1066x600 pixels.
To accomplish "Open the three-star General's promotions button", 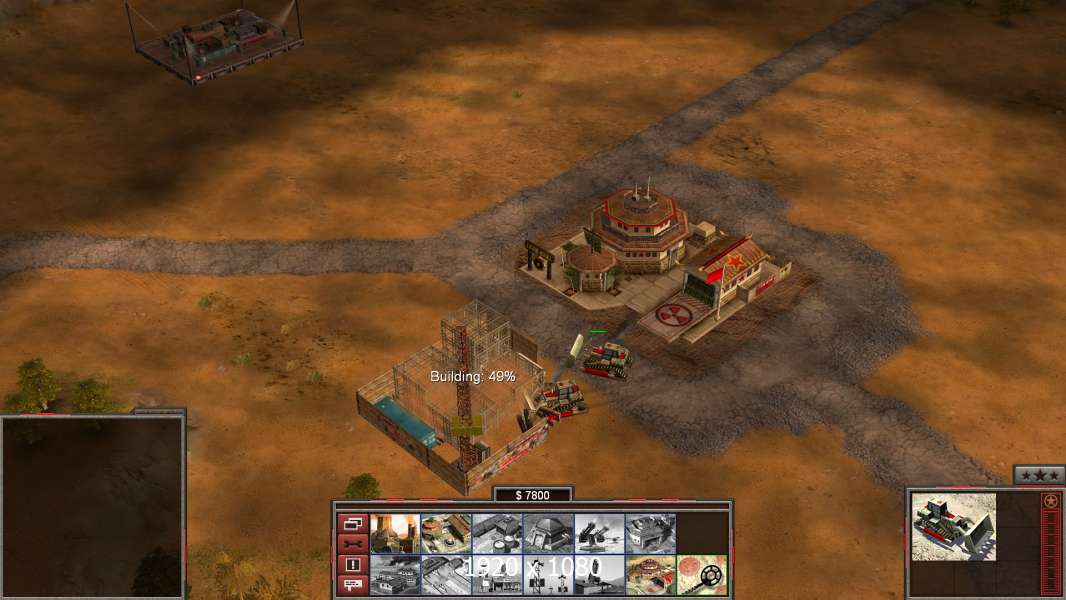I will click(1038, 475).
